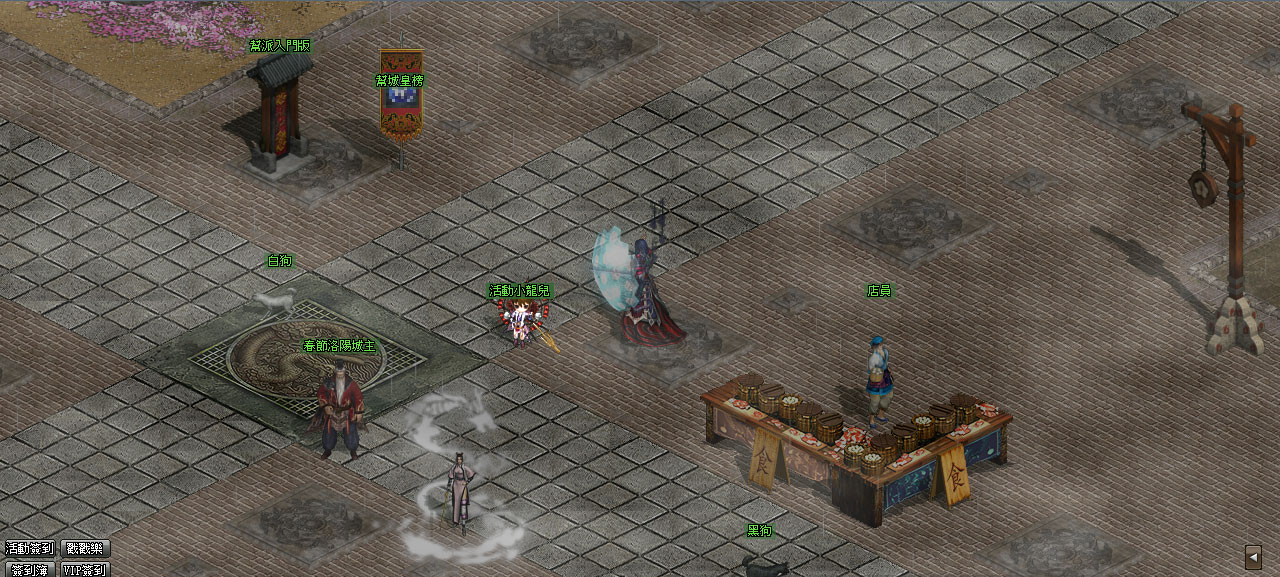Screen dimensions: 1280x577
Task: Click the 戳戳樂 button
Action: click(x=86, y=548)
